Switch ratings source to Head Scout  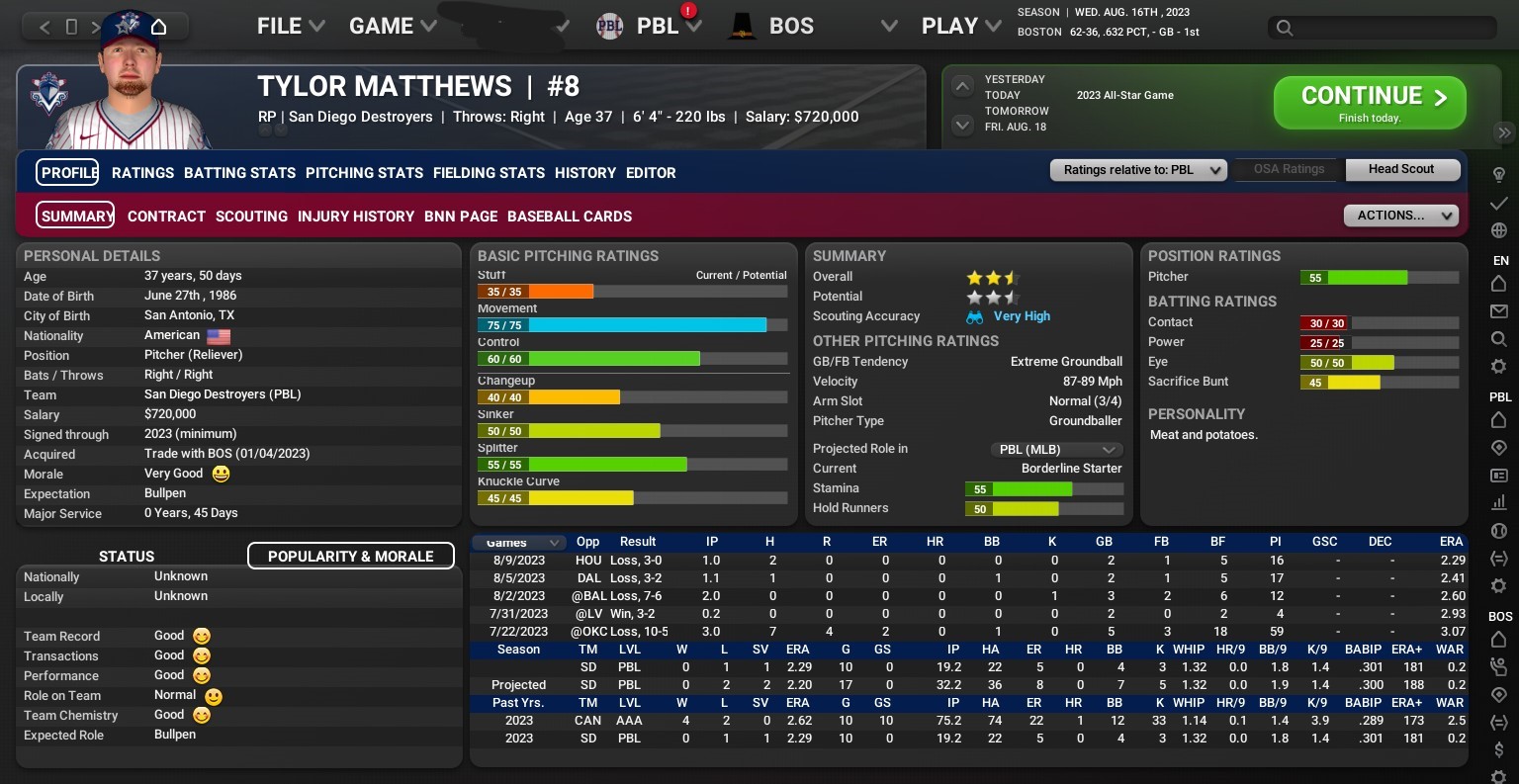point(1402,169)
